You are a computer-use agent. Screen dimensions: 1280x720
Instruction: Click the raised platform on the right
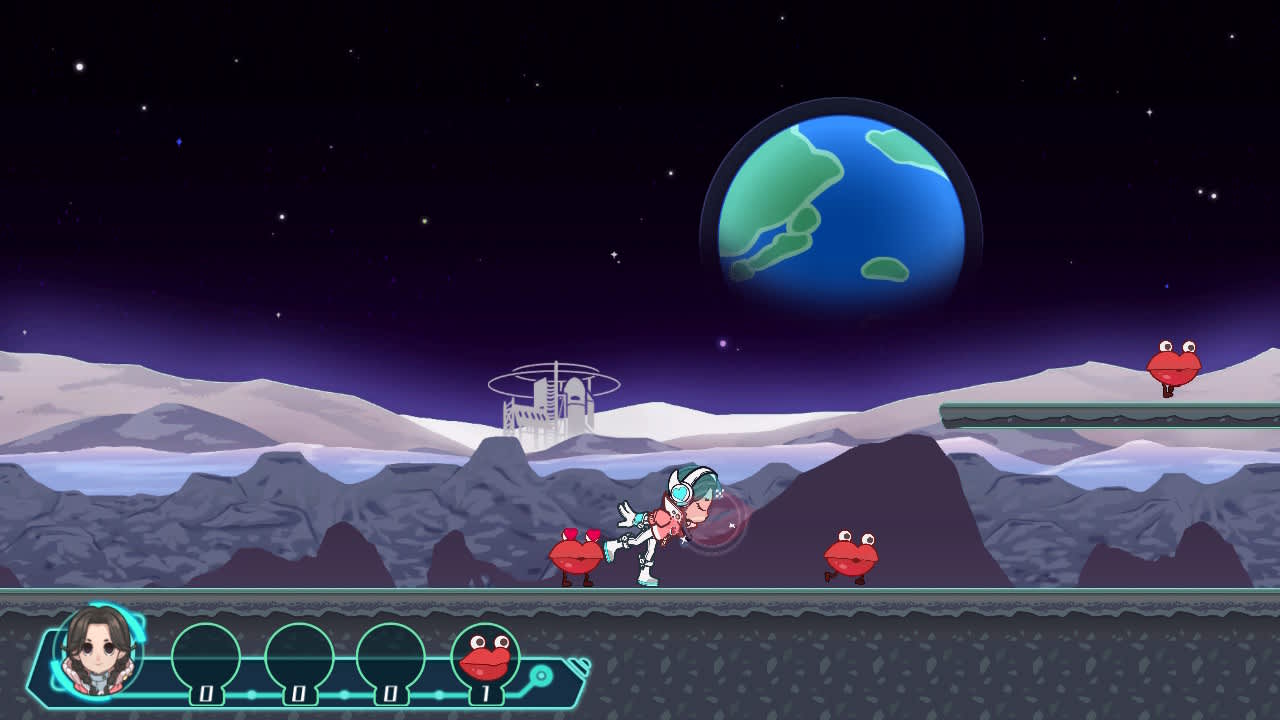pyautogui.click(x=1080, y=412)
